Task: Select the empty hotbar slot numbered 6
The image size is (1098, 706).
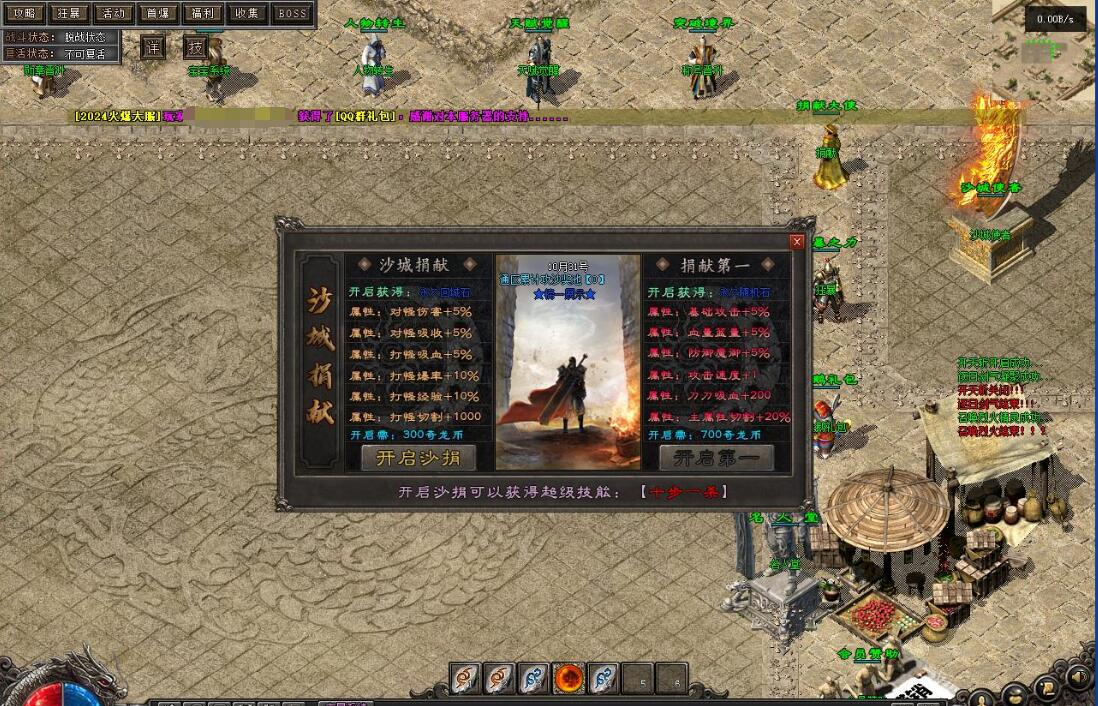Action: coord(672,679)
